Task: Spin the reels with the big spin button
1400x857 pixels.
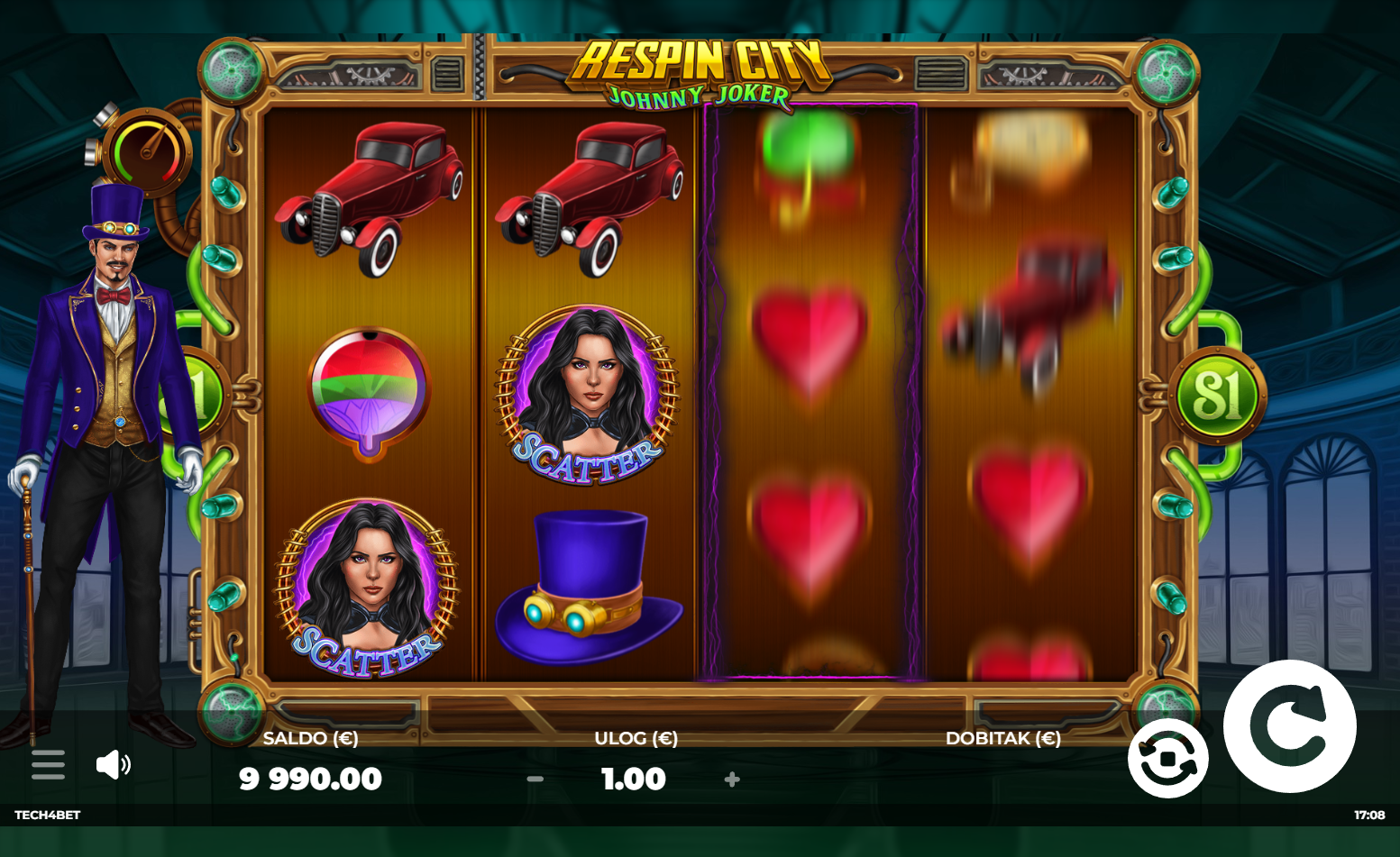Action: [1289, 726]
